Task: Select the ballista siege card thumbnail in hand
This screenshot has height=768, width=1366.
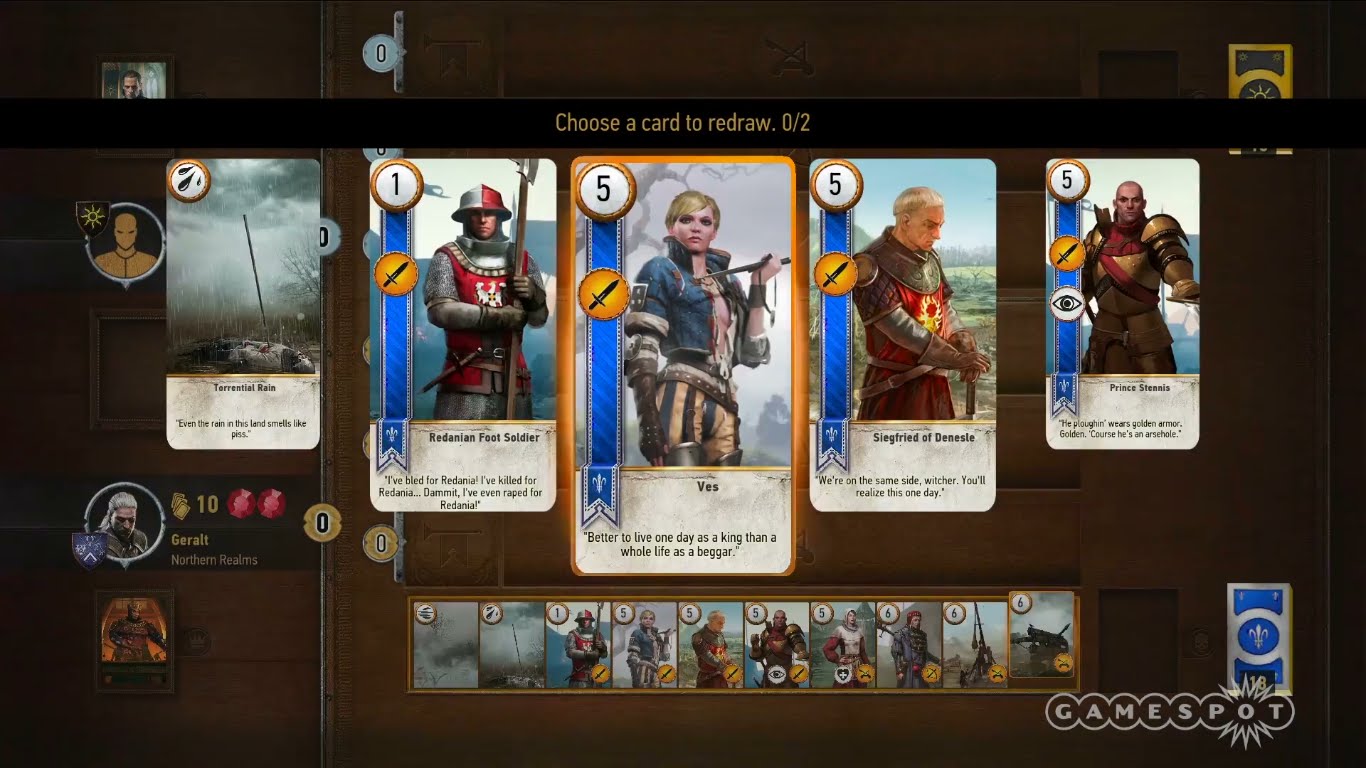Action: point(1042,636)
